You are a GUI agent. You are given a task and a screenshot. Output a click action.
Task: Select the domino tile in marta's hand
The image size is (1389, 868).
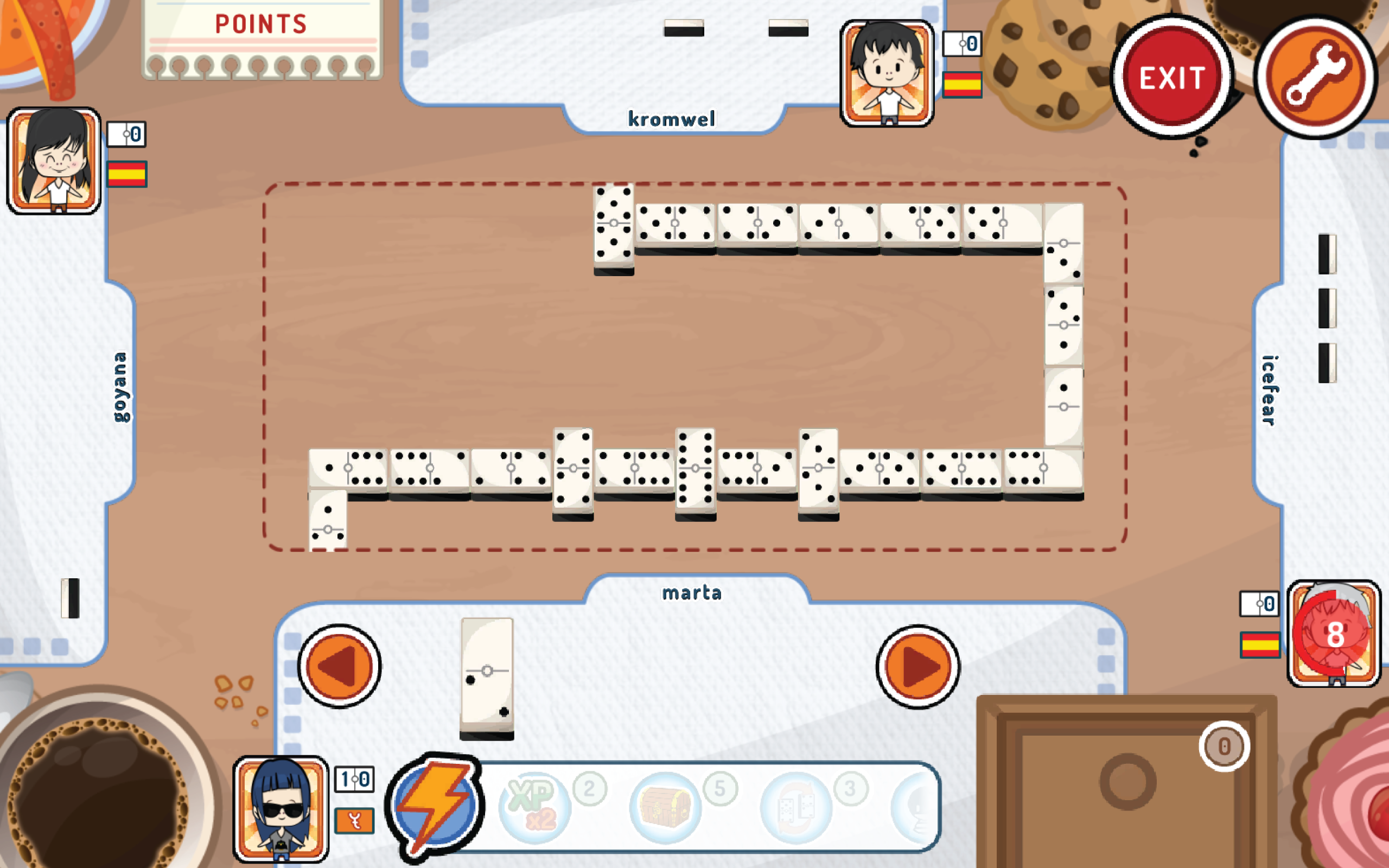(x=487, y=678)
